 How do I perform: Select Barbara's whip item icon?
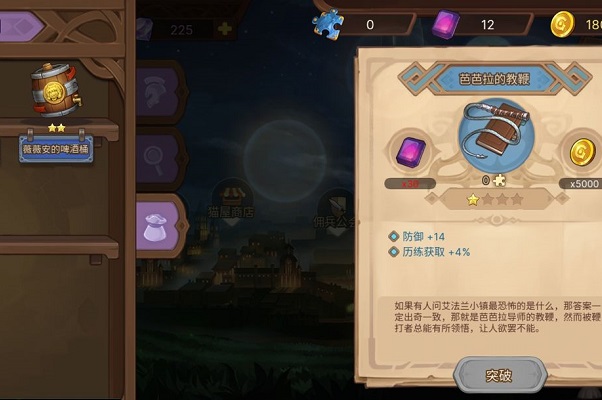492,140
